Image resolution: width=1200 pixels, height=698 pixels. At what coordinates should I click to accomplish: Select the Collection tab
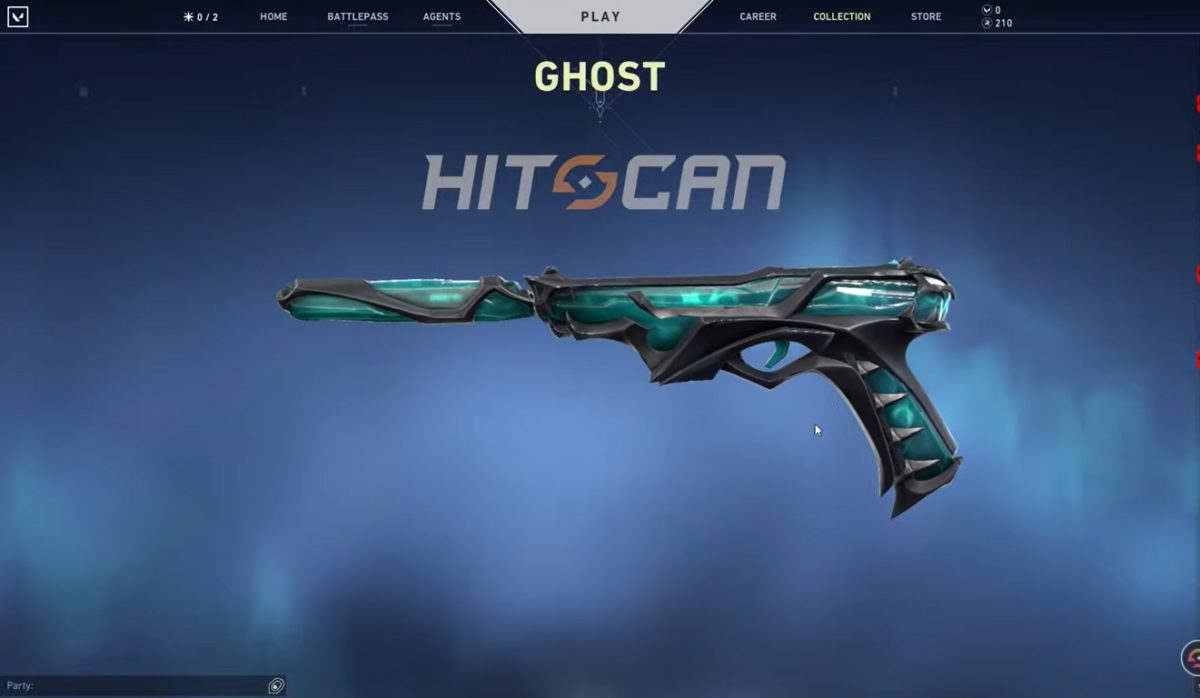841,17
